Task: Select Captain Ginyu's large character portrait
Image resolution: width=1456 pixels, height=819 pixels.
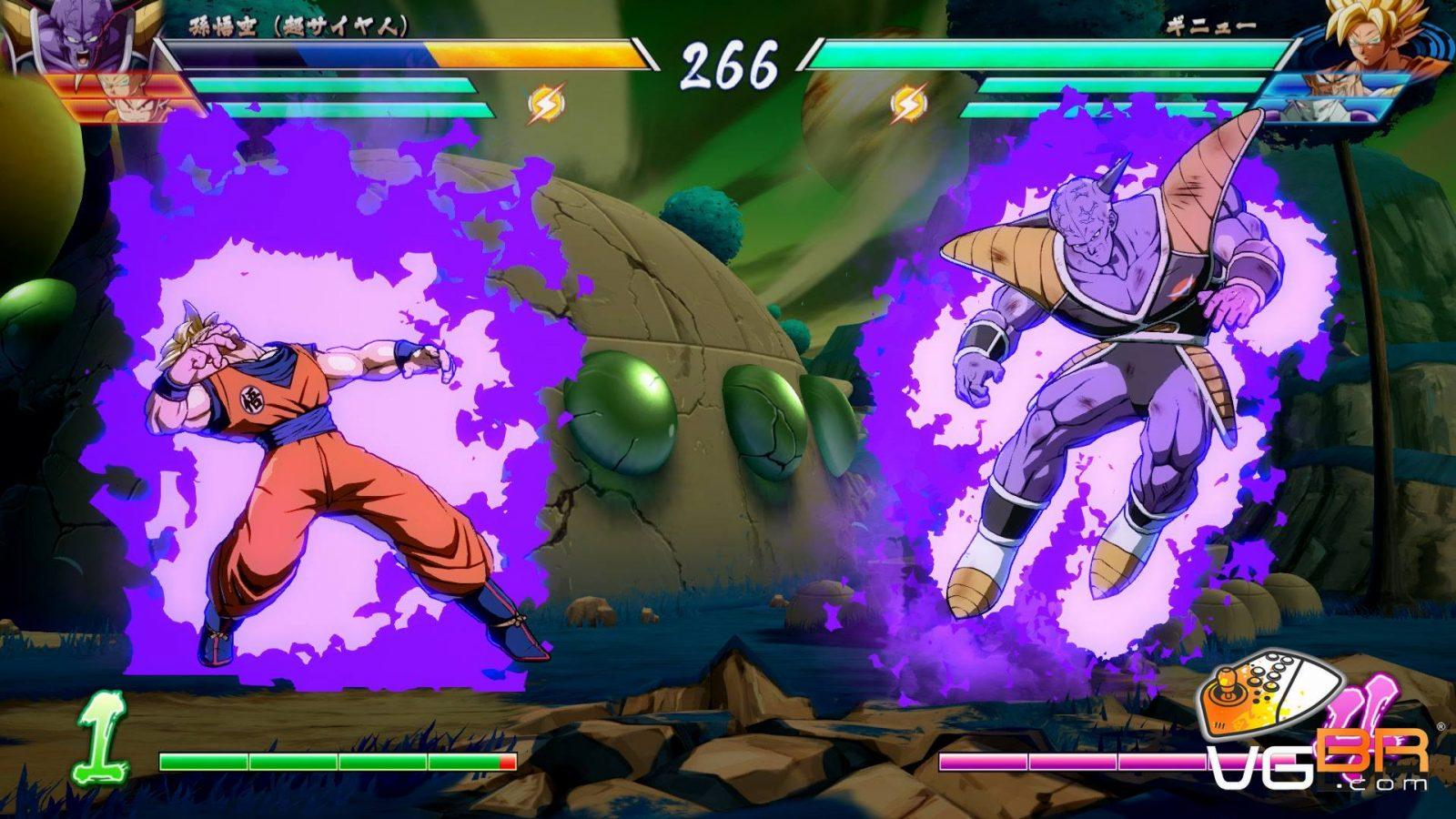Action: click(56, 36)
